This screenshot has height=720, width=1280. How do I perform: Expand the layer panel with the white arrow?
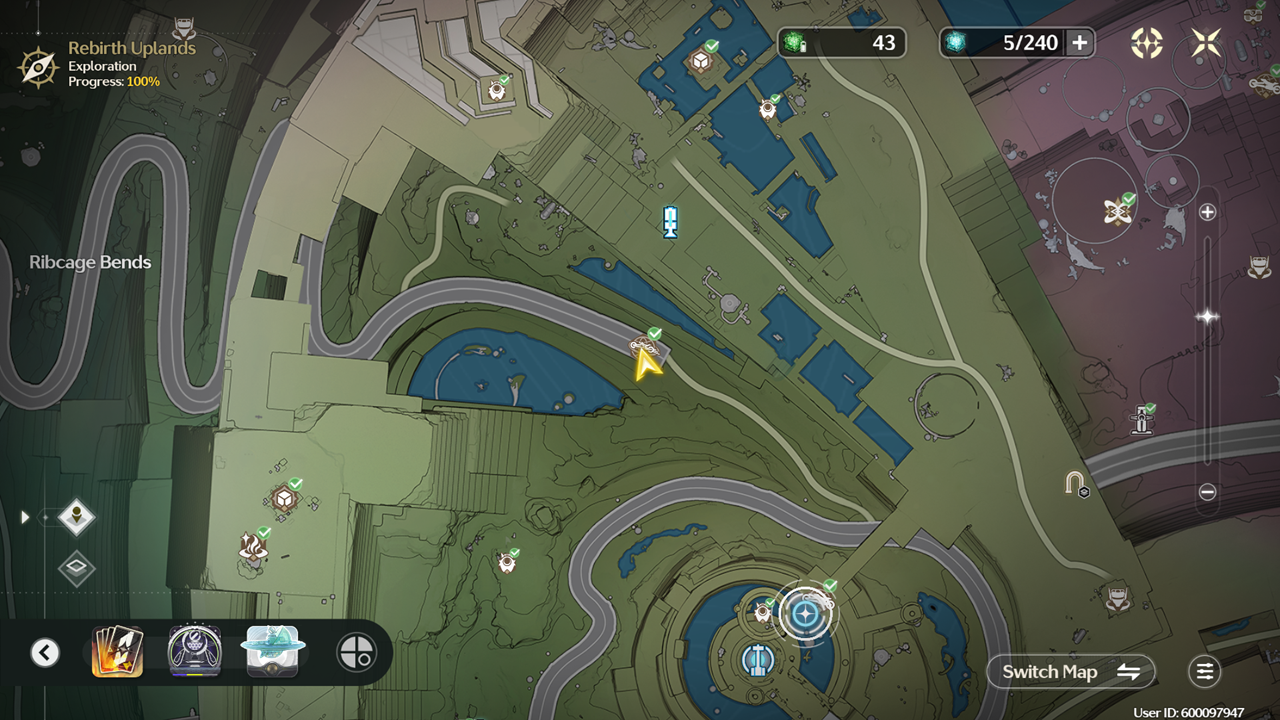coord(26,517)
